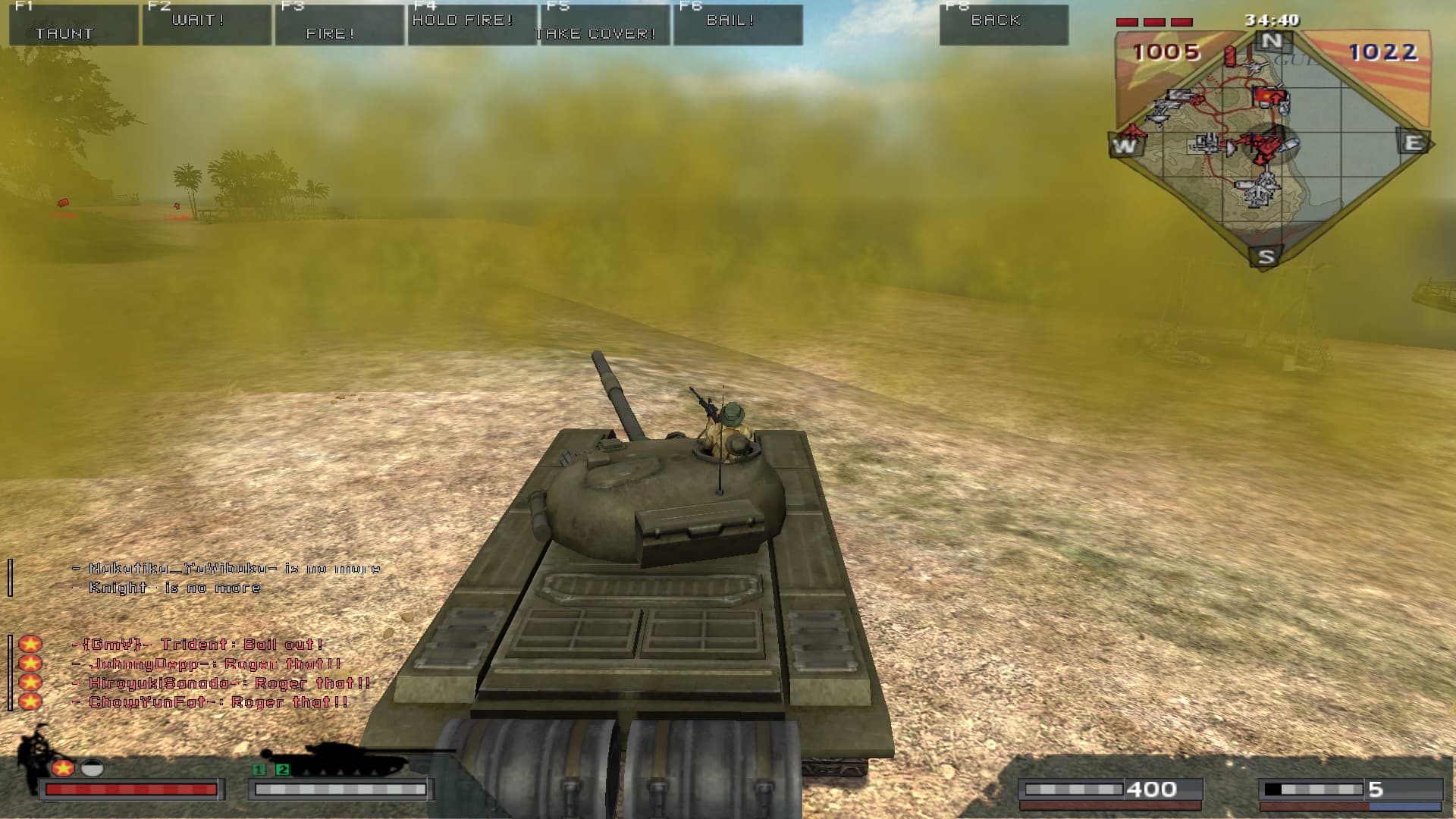Image resolution: width=1456 pixels, height=819 pixels.
Task: Choose the WAIT! command
Action: coord(206,25)
